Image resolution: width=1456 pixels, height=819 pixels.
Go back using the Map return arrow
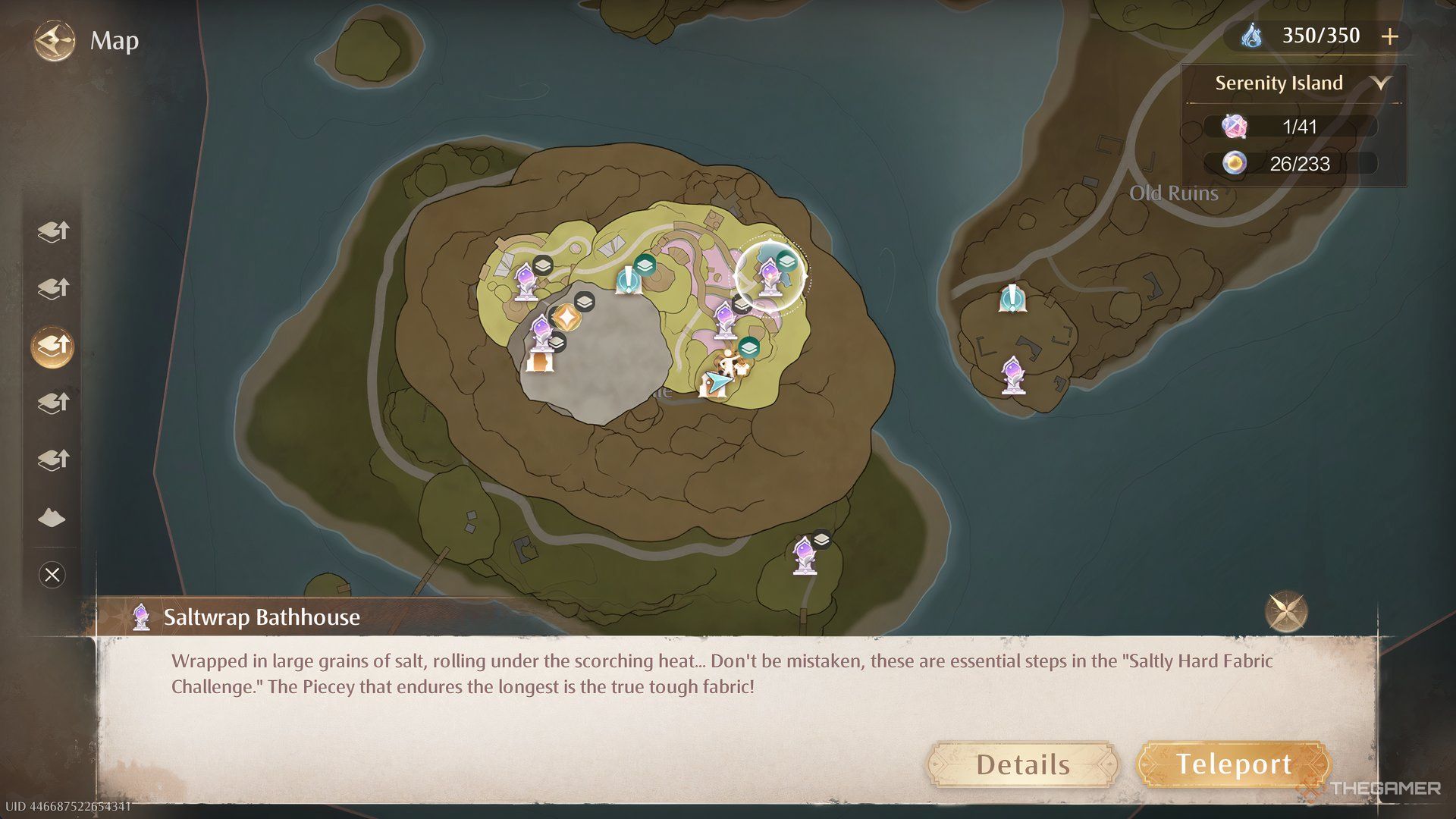[55, 40]
